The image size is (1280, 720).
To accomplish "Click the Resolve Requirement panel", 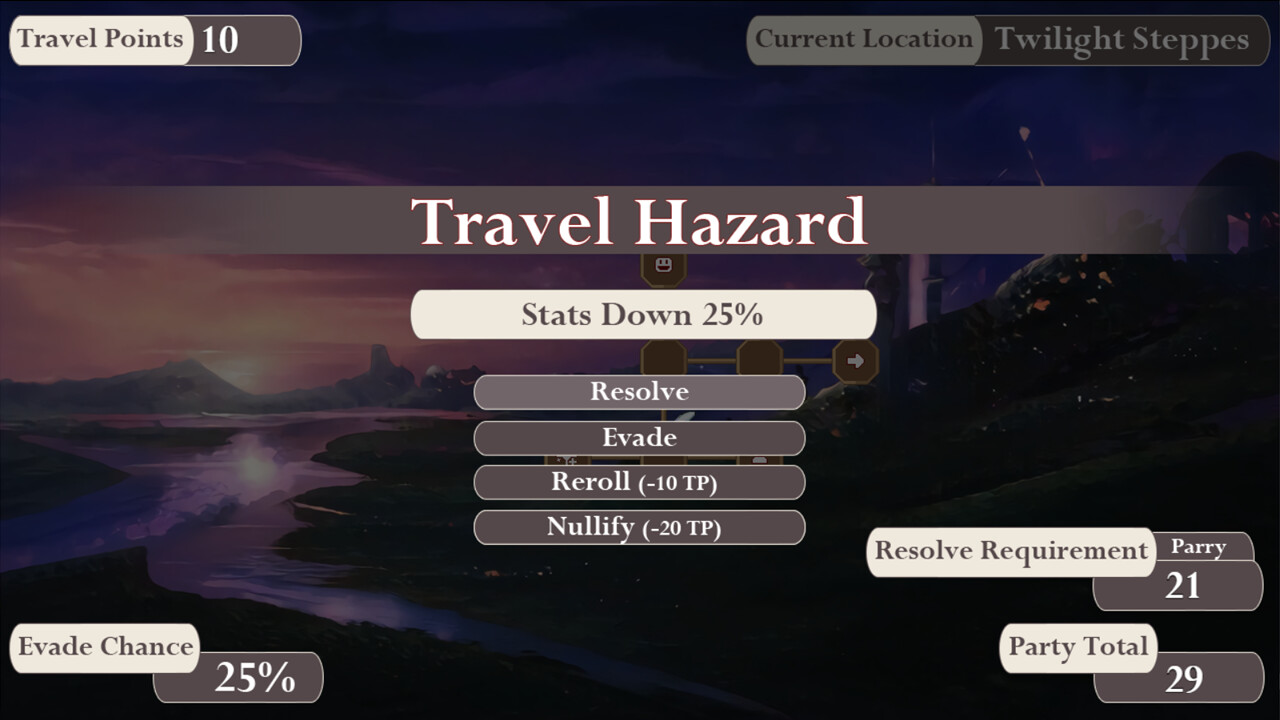I will 1012,551.
